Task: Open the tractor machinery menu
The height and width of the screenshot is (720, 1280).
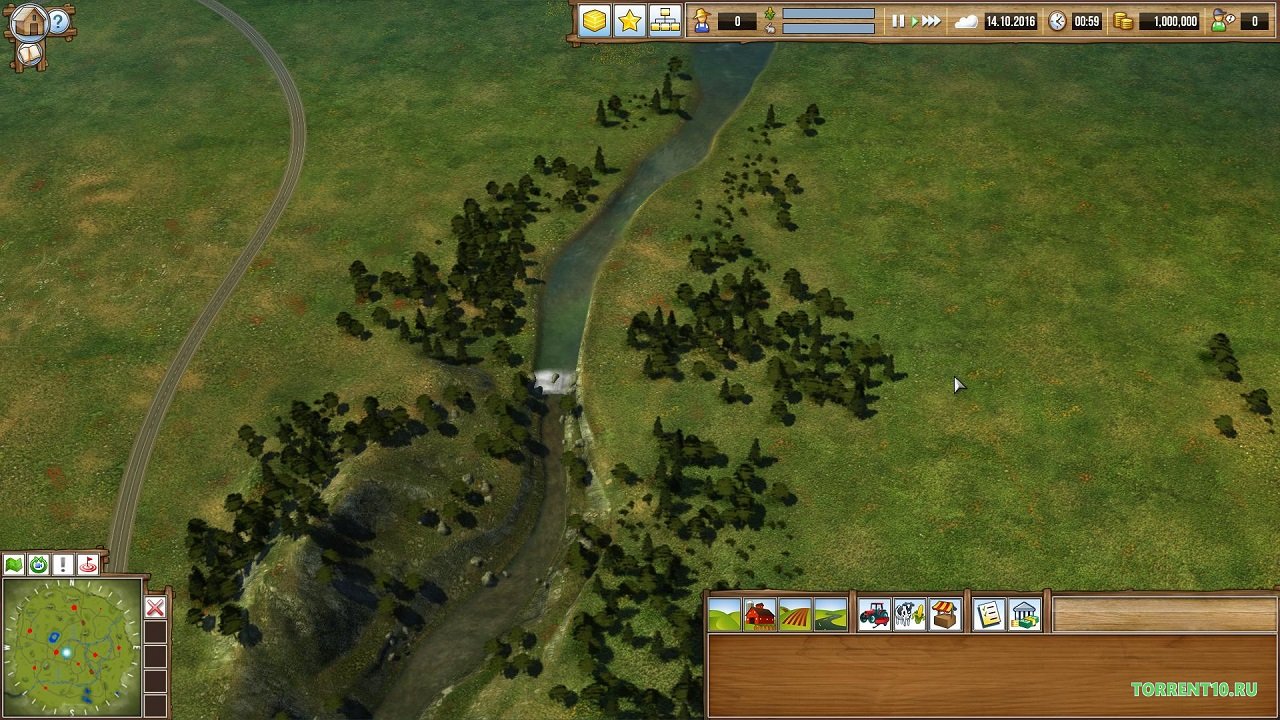Action: pyautogui.click(x=874, y=615)
